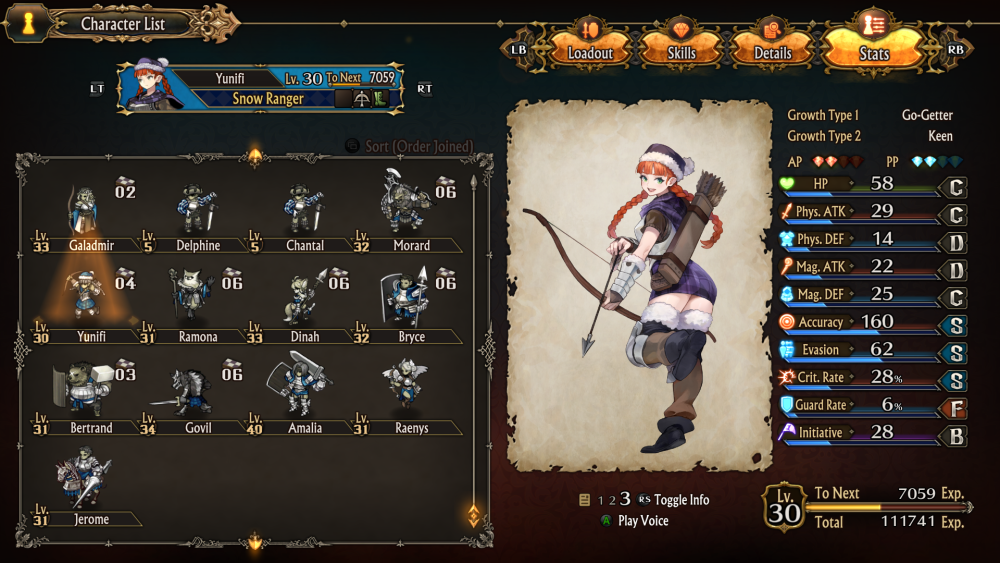Click the Sort (Order Joined) option
The width and height of the screenshot is (1000, 563).
410,146
